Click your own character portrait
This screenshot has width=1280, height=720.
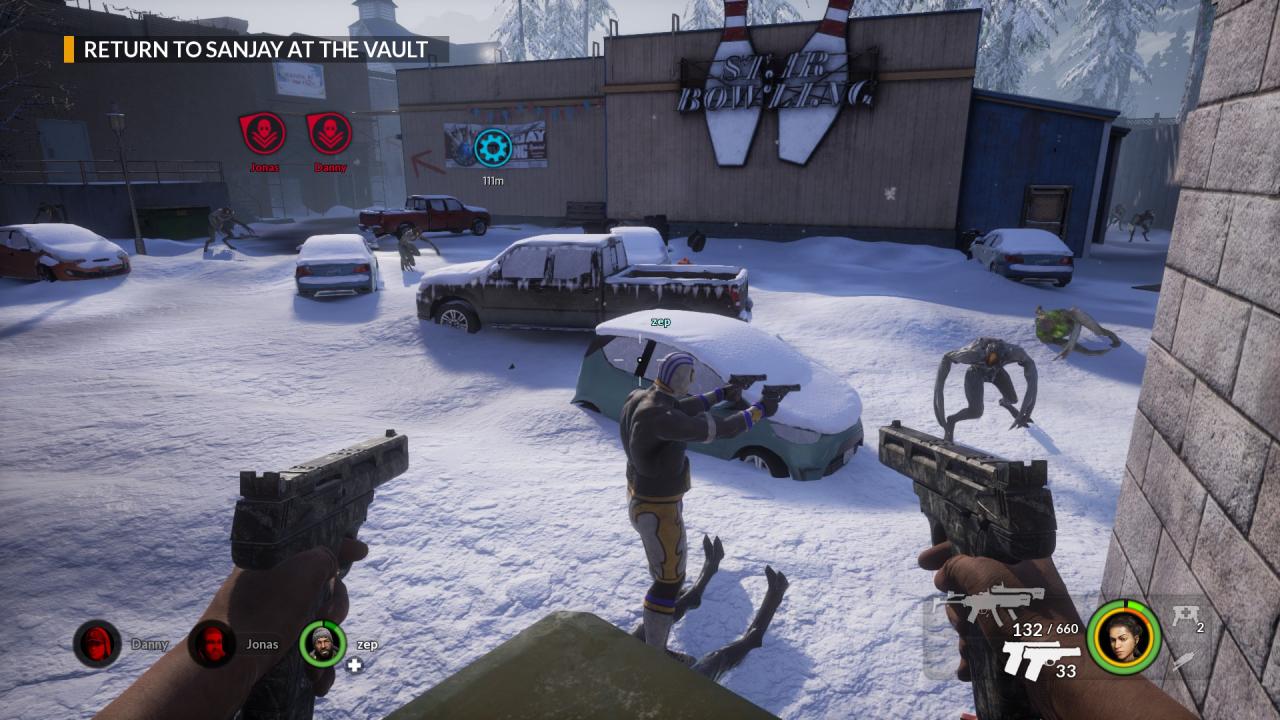click(1124, 637)
